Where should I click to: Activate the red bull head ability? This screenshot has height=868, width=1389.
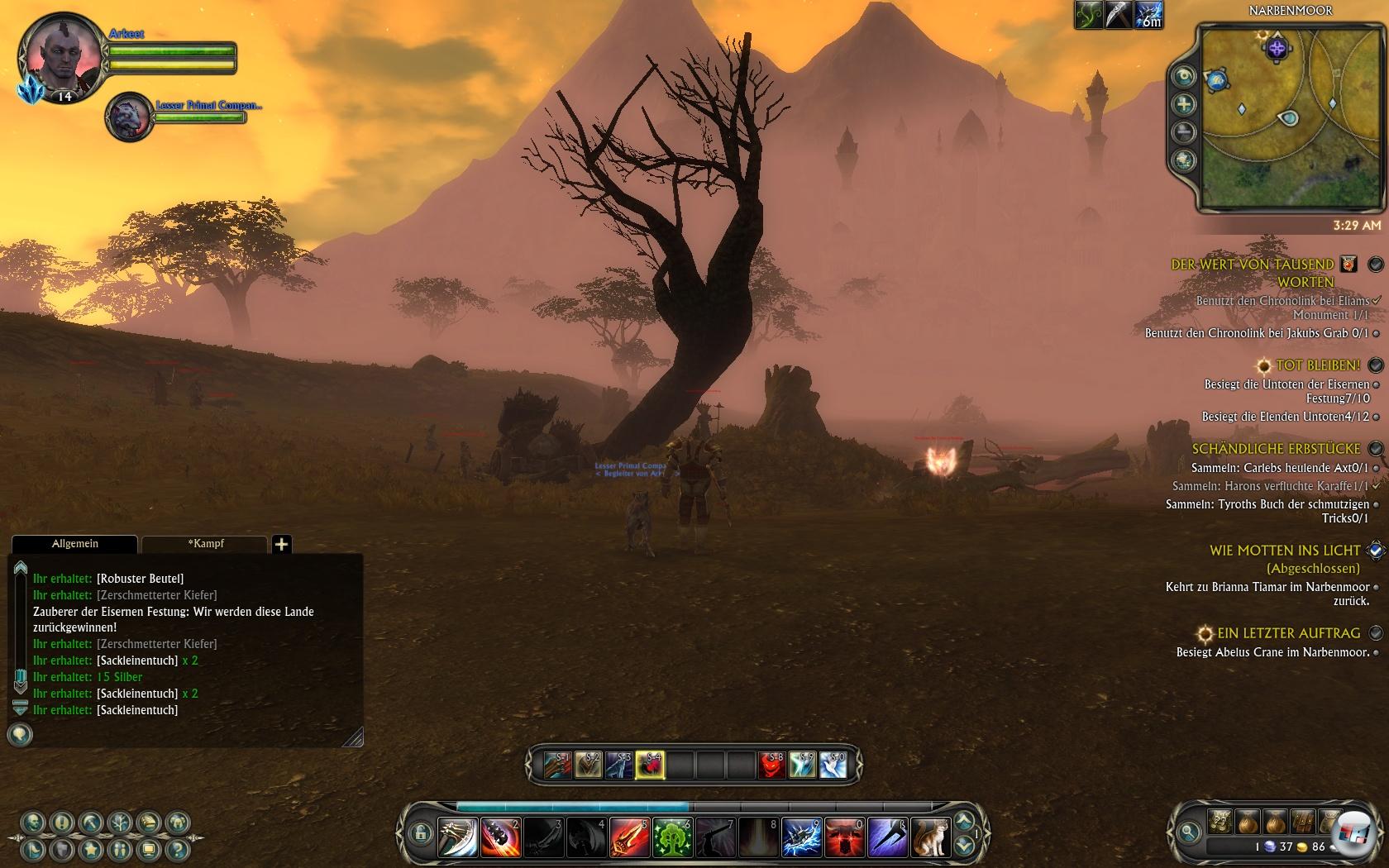[844, 837]
